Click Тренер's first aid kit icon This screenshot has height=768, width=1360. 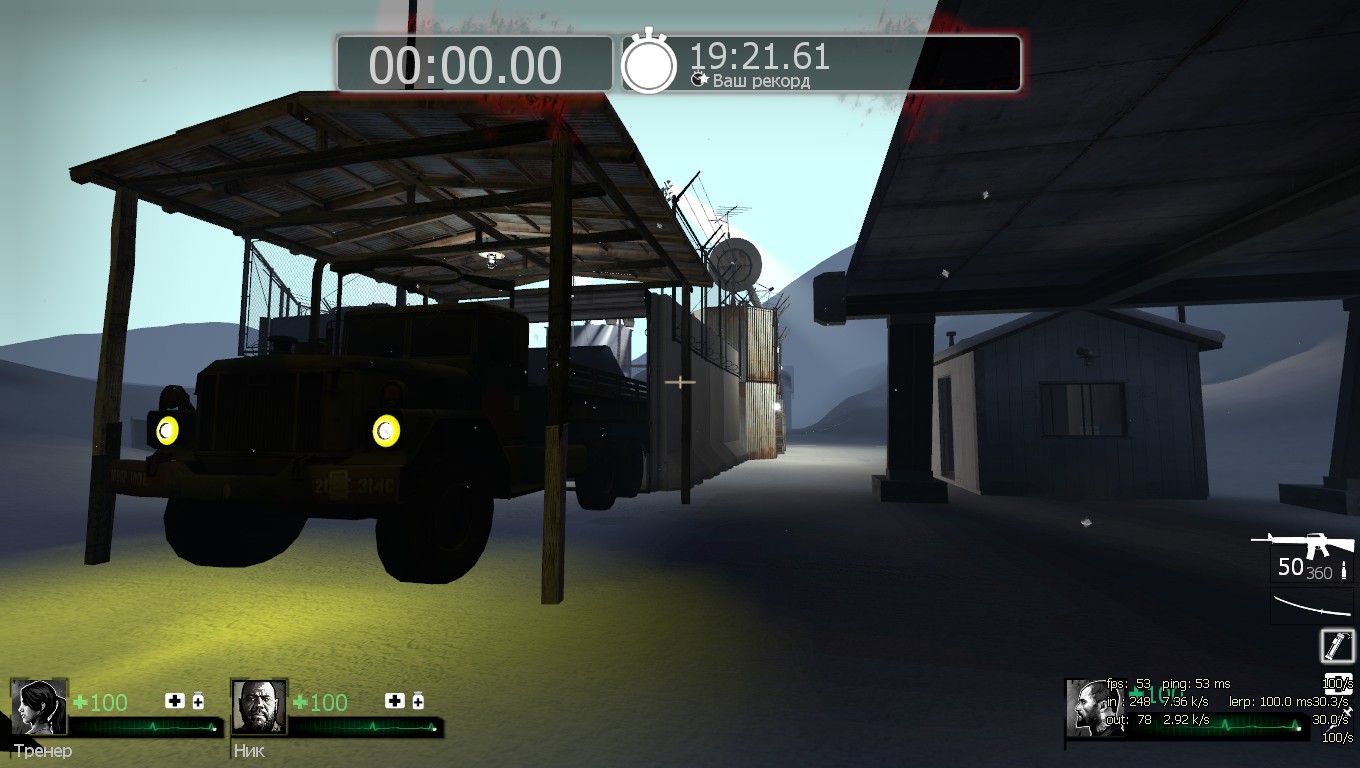(x=175, y=701)
